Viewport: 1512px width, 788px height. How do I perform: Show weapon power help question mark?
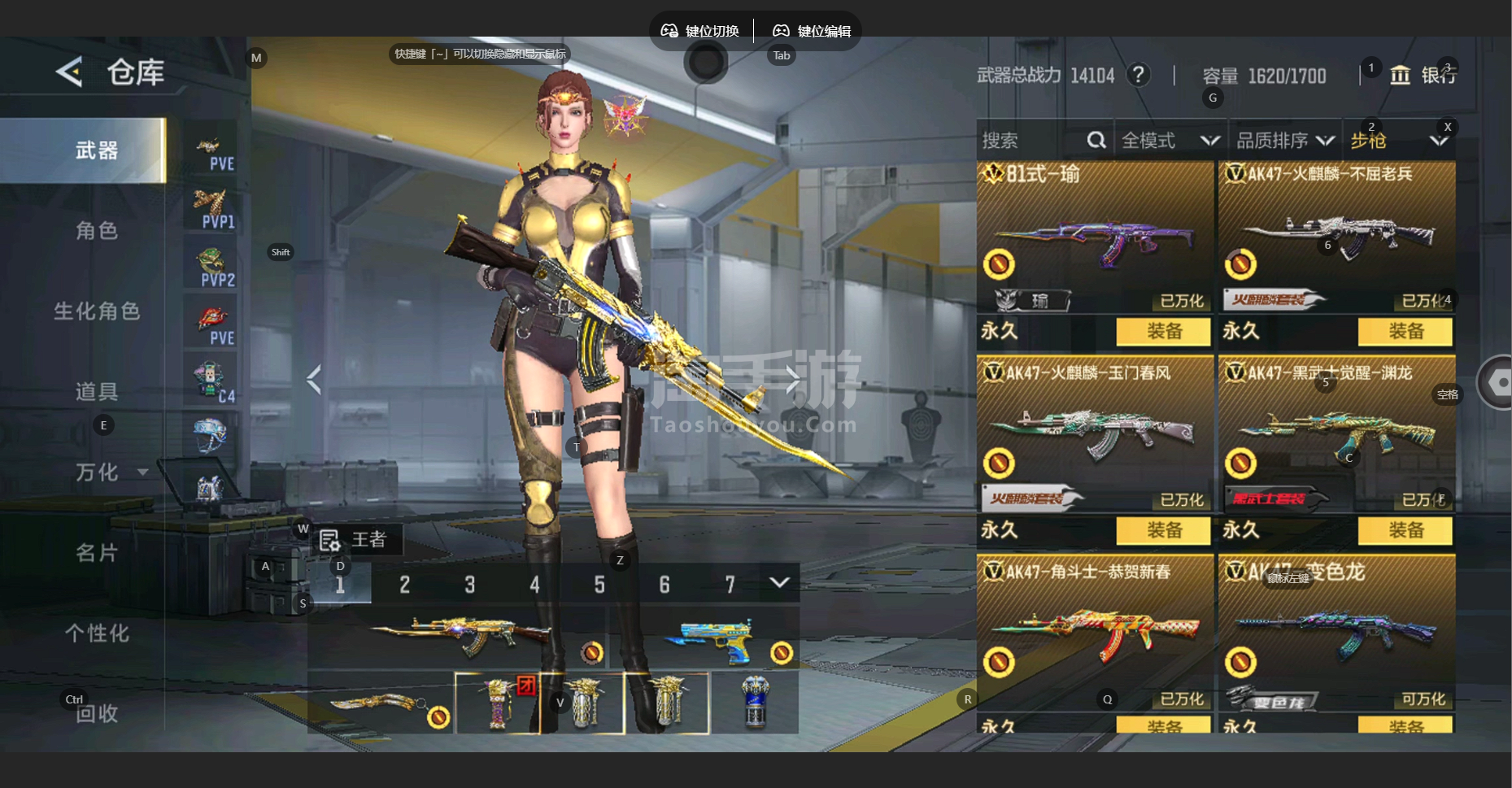click(x=1139, y=76)
